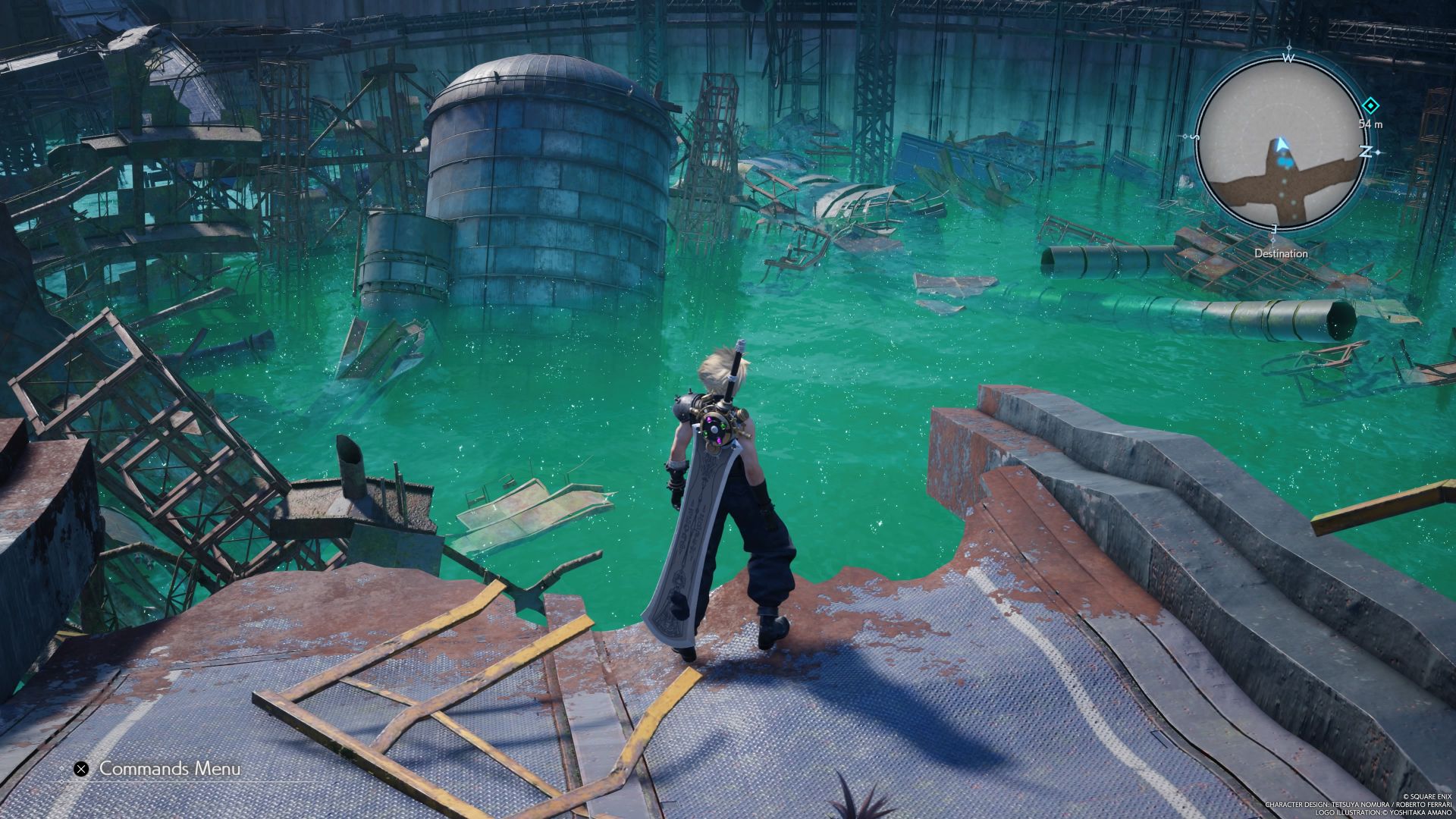Click a blue objective dot inside the minimap
The height and width of the screenshot is (819, 1456).
tap(1285, 162)
